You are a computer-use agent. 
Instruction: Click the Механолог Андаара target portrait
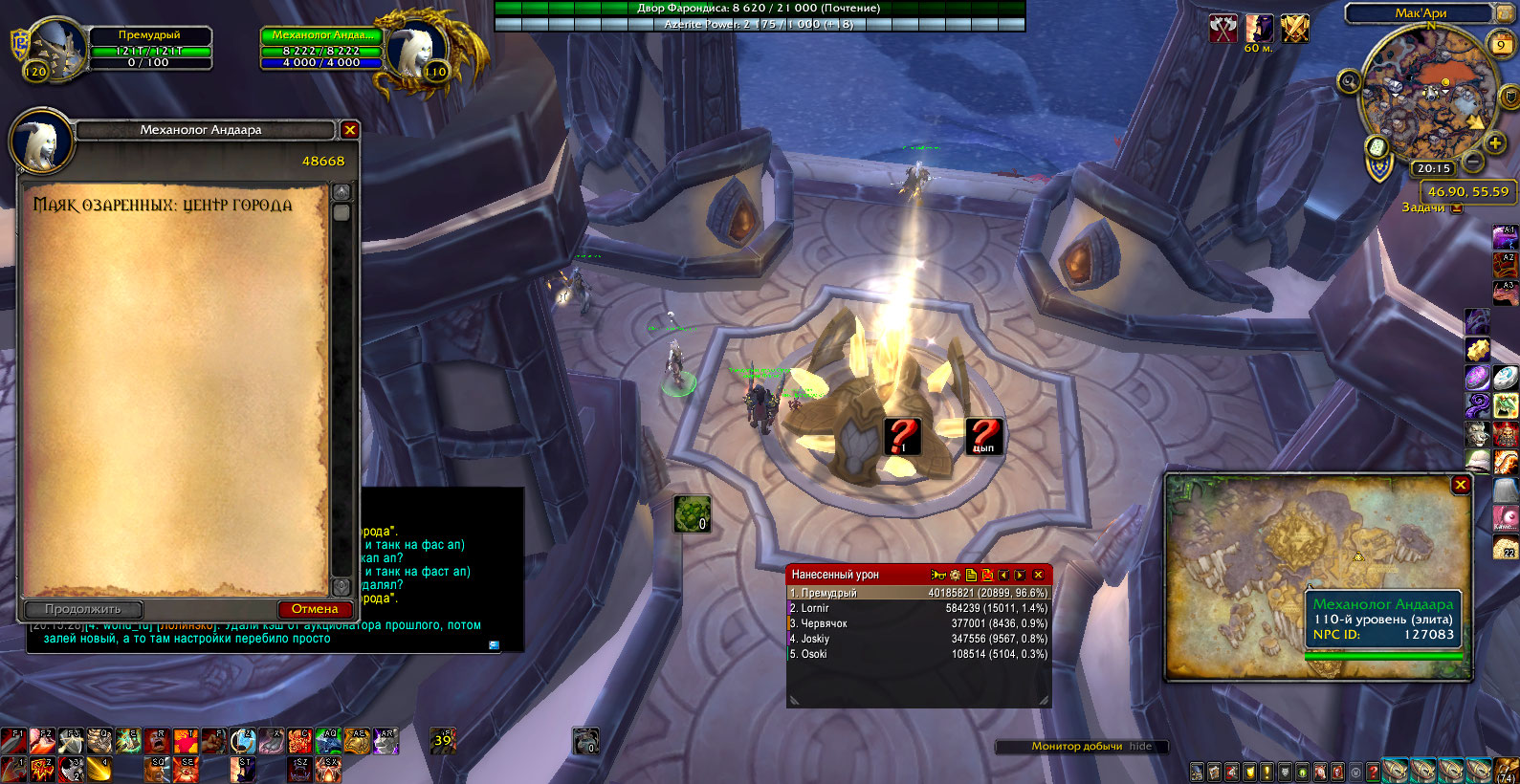417,46
